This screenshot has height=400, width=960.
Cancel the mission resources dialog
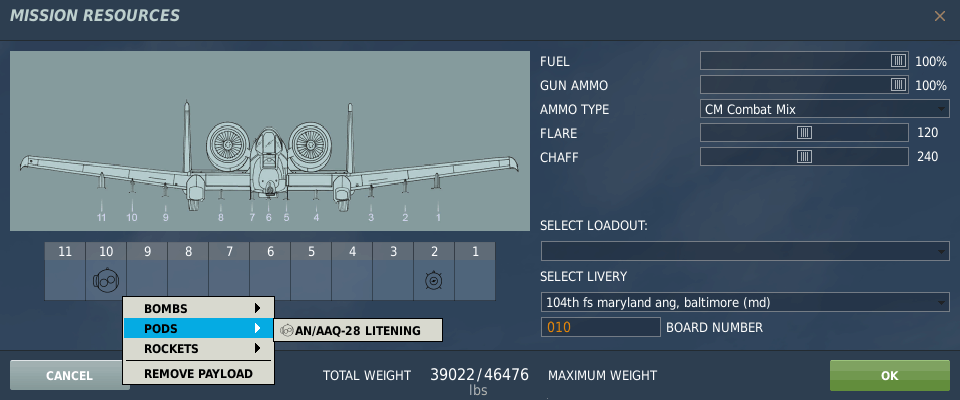point(68,376)
